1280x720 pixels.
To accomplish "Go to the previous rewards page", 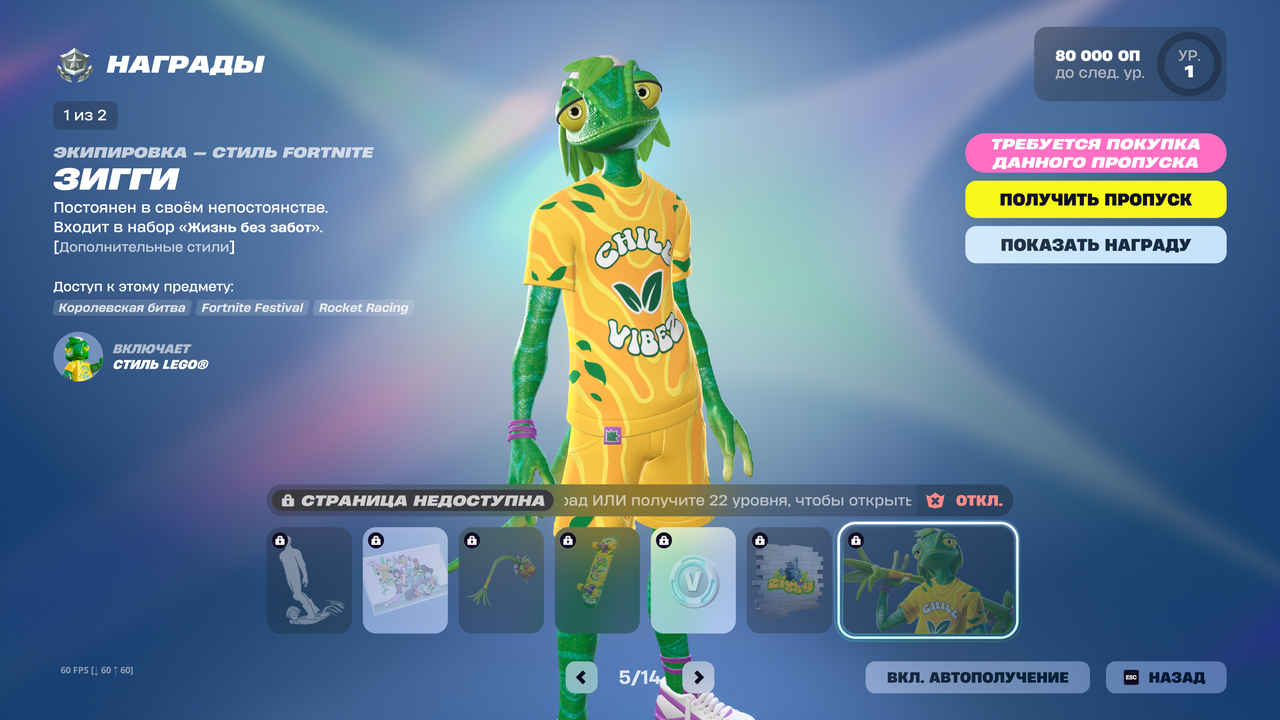I will tap(581, 677).
